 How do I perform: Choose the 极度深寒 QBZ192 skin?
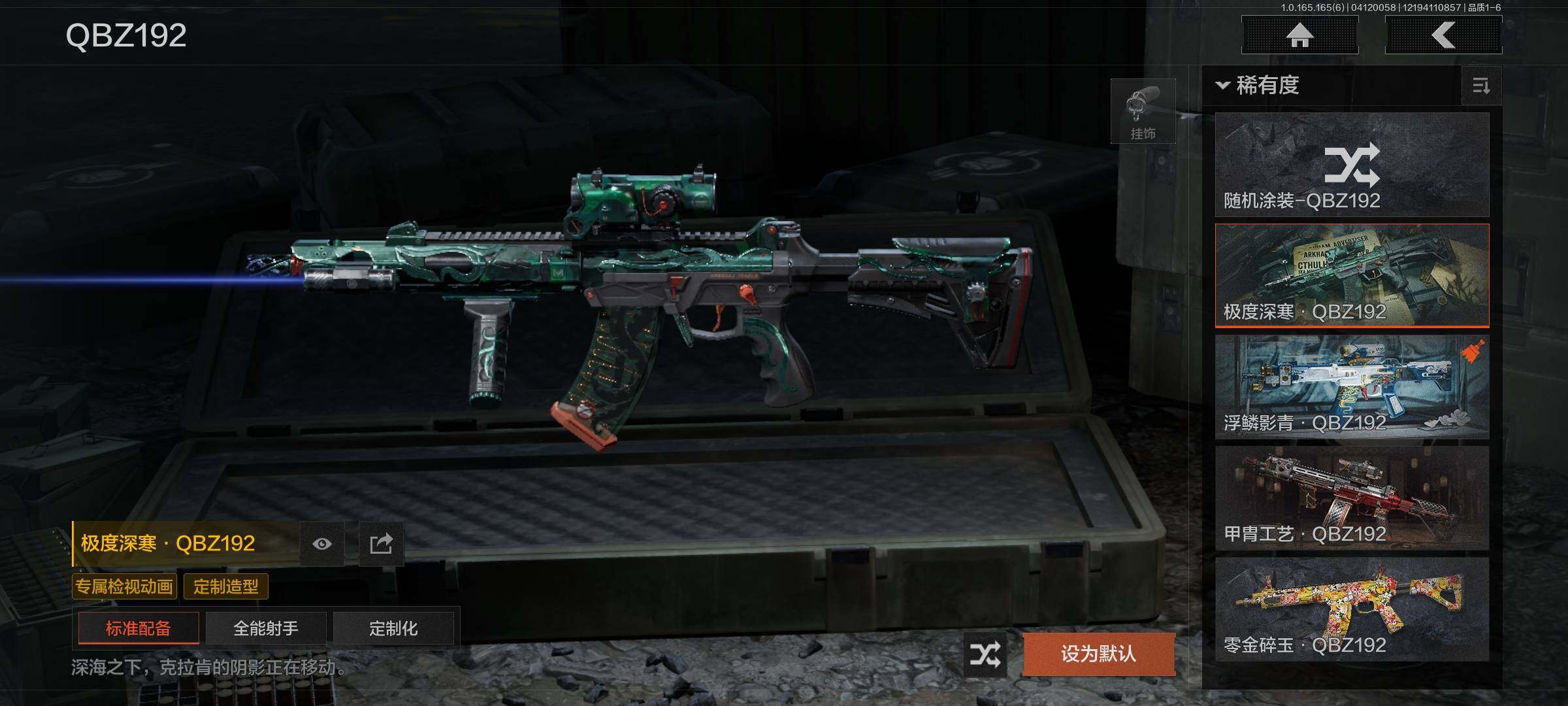click(1352, 275)
